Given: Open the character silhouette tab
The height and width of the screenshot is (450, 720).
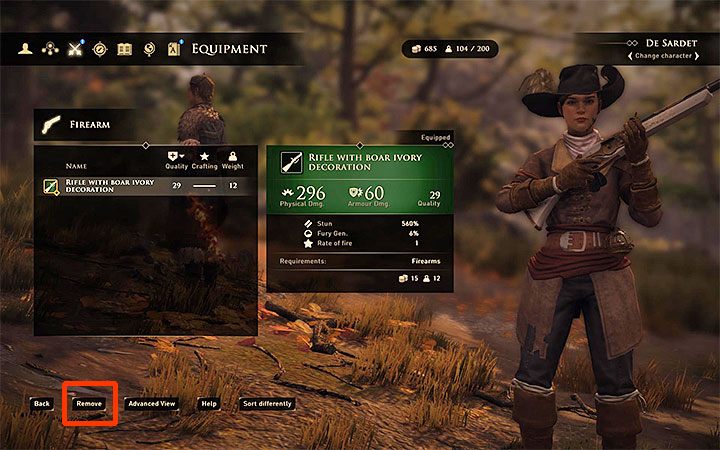Looking at the screenshot, I should pos(24,48).
